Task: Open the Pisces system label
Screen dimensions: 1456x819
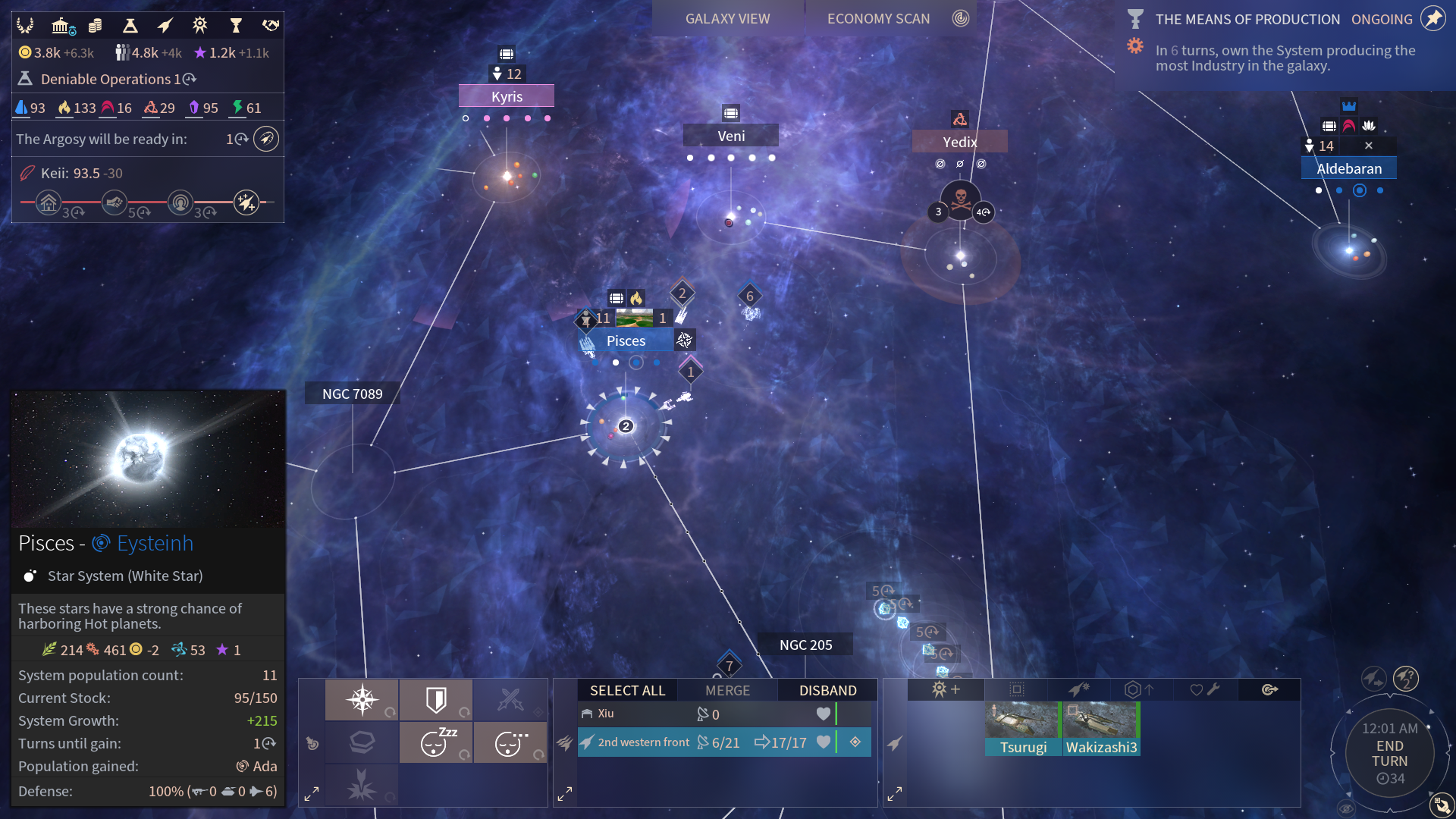Action: [626, 341]
